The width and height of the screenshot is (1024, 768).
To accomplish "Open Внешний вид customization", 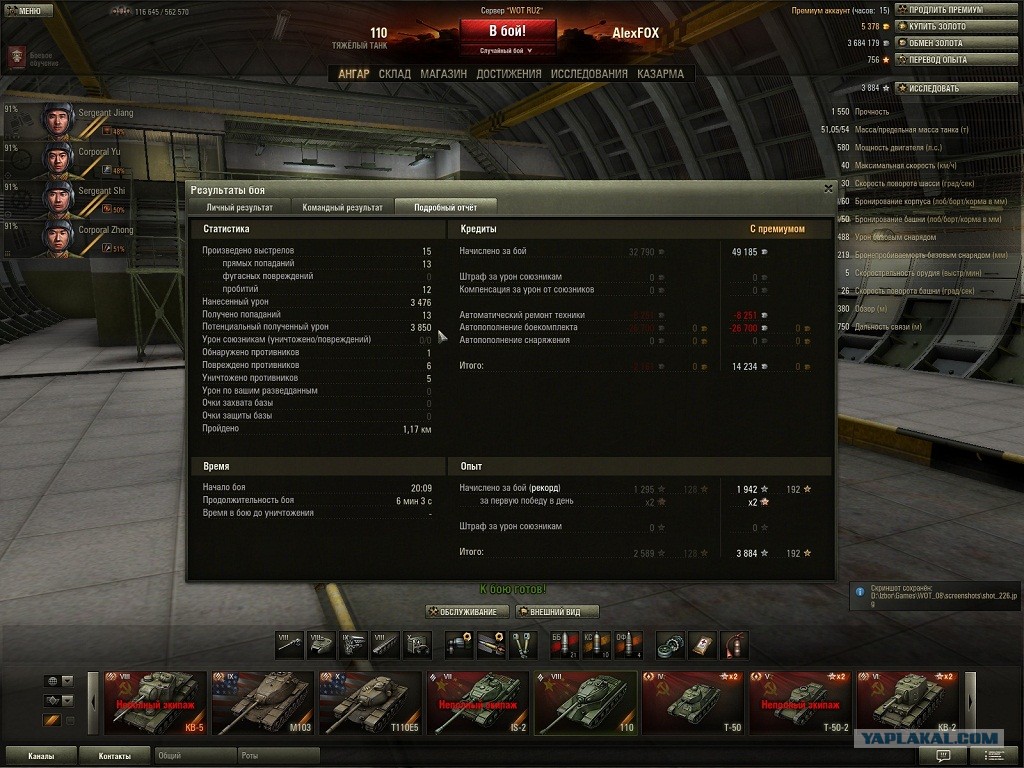I will 557,612.
